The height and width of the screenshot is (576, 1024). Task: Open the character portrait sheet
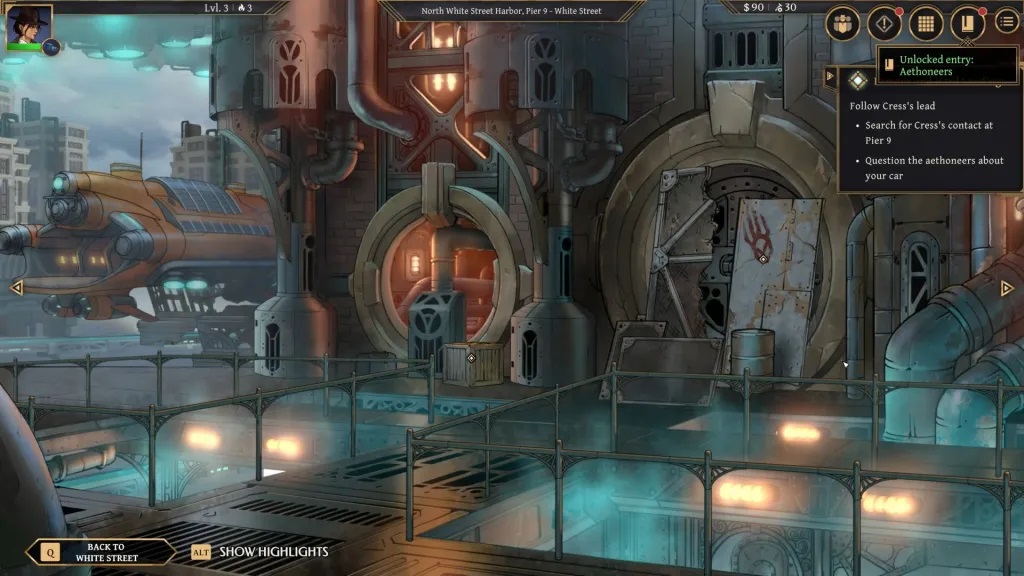coord(28,26)
